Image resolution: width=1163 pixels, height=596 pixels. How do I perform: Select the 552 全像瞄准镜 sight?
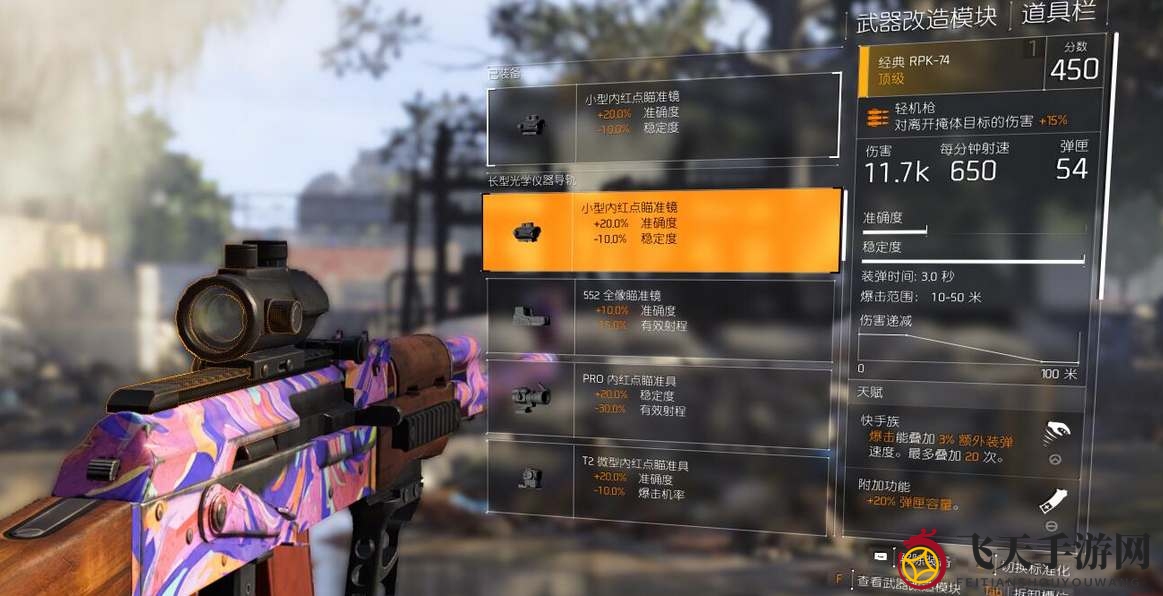pos(661,319)
